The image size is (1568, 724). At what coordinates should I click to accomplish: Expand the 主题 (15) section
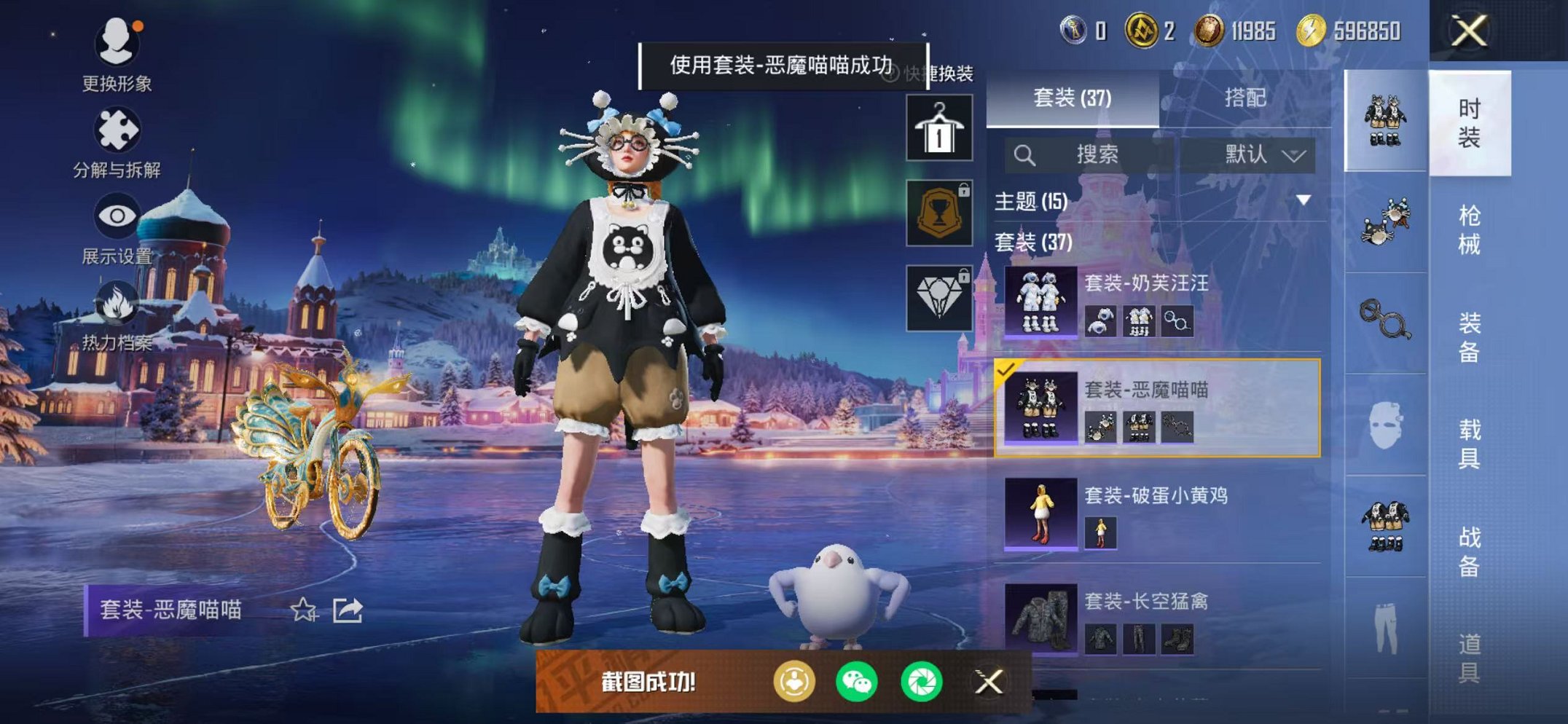point(1303,200)
